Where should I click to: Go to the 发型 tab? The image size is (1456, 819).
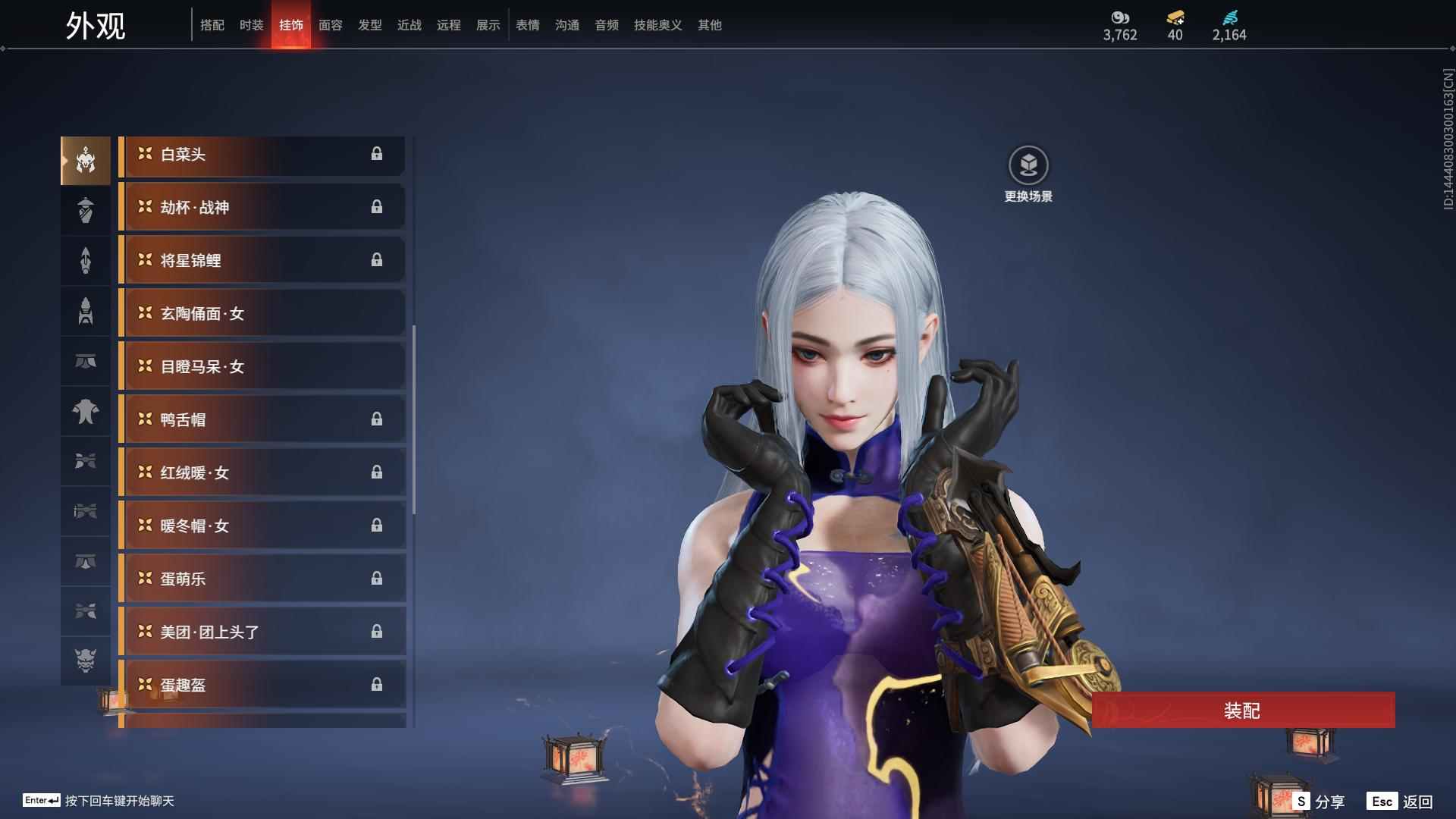tap(369, 25)
